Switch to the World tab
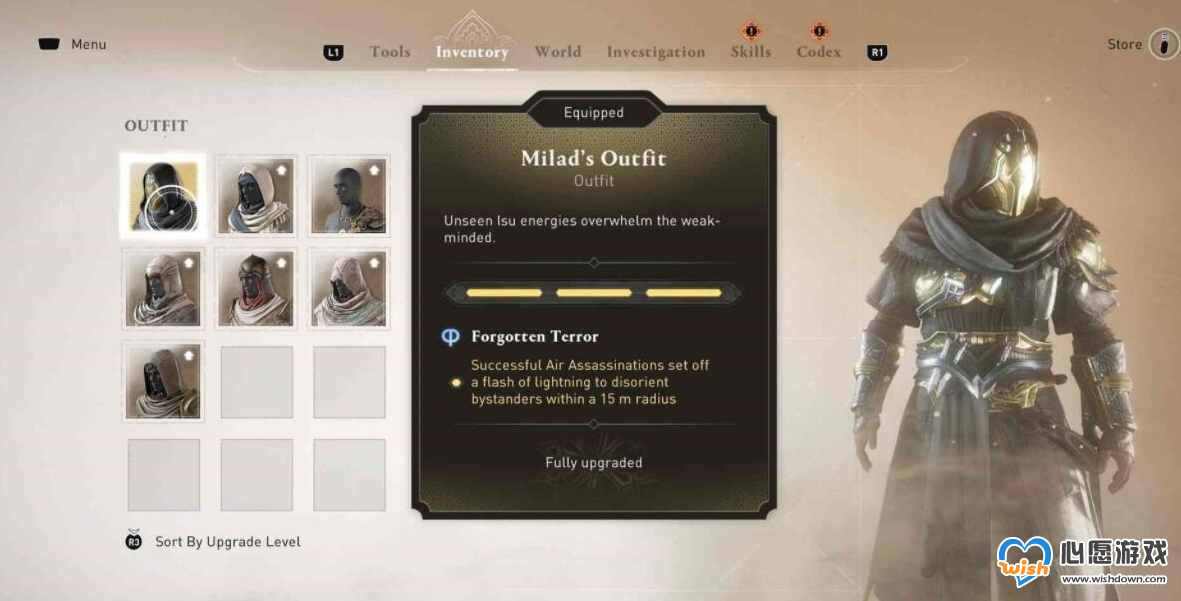The image size is (1181, 601). tap(557, 52)
